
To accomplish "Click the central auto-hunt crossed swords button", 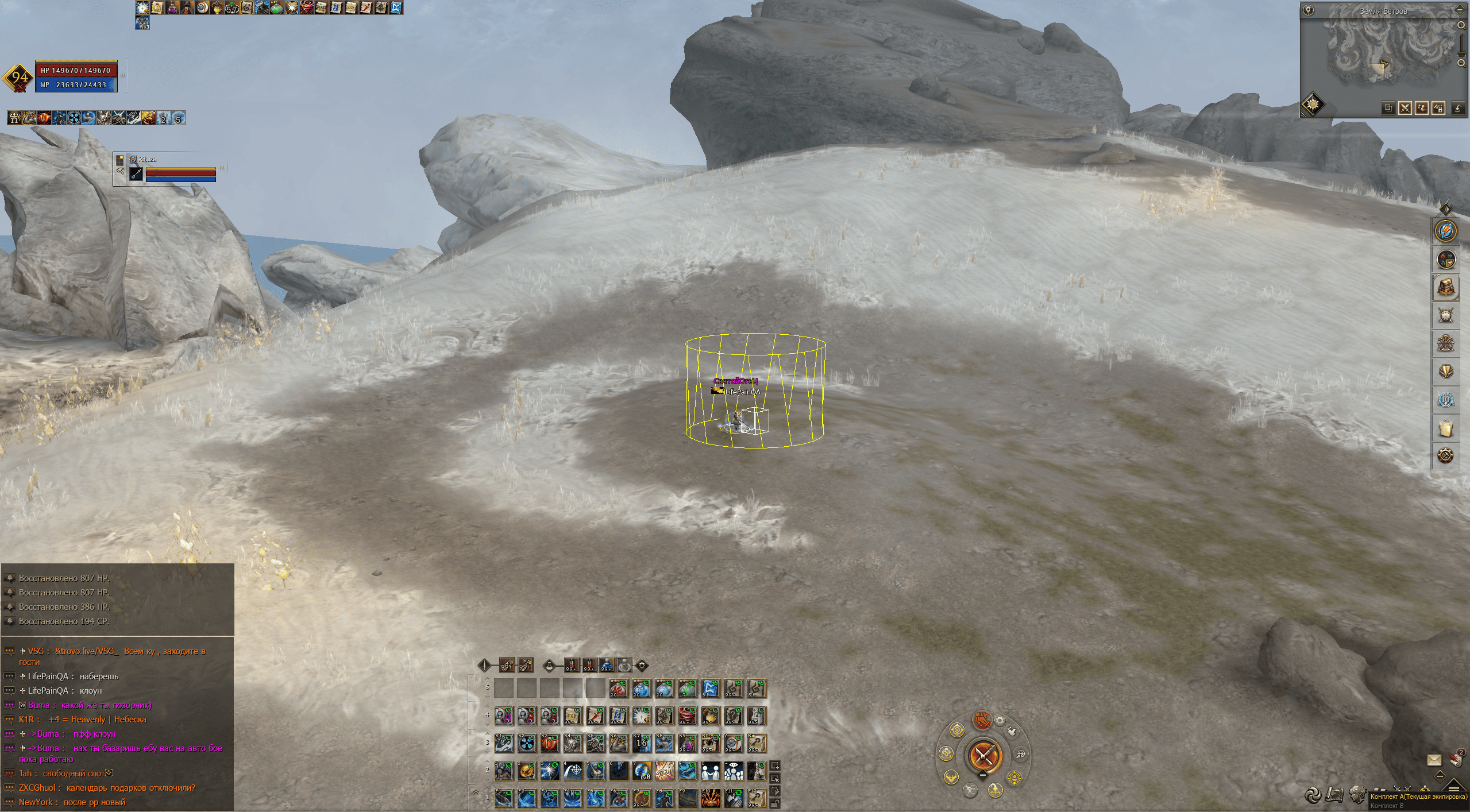I will pyautogui.click(x=983, y=756).
